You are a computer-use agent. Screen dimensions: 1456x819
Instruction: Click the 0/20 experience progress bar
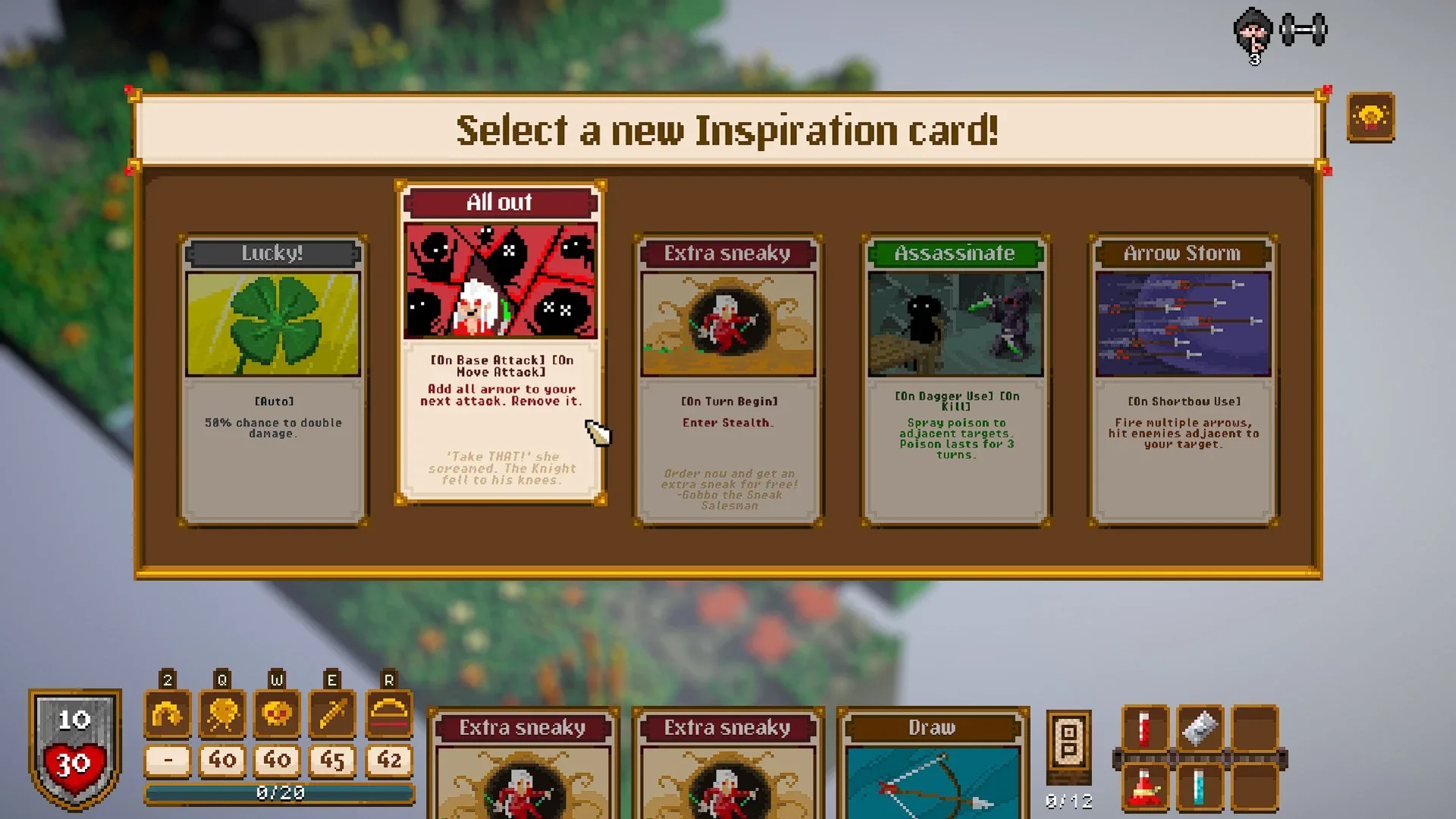[281, 793]
